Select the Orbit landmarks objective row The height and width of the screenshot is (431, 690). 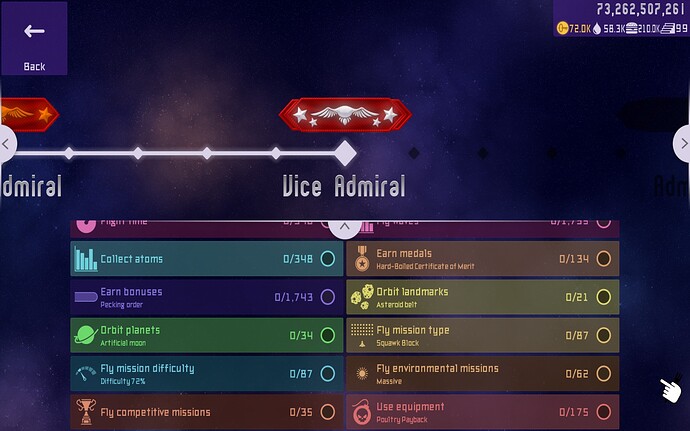[x=482, y=297]
